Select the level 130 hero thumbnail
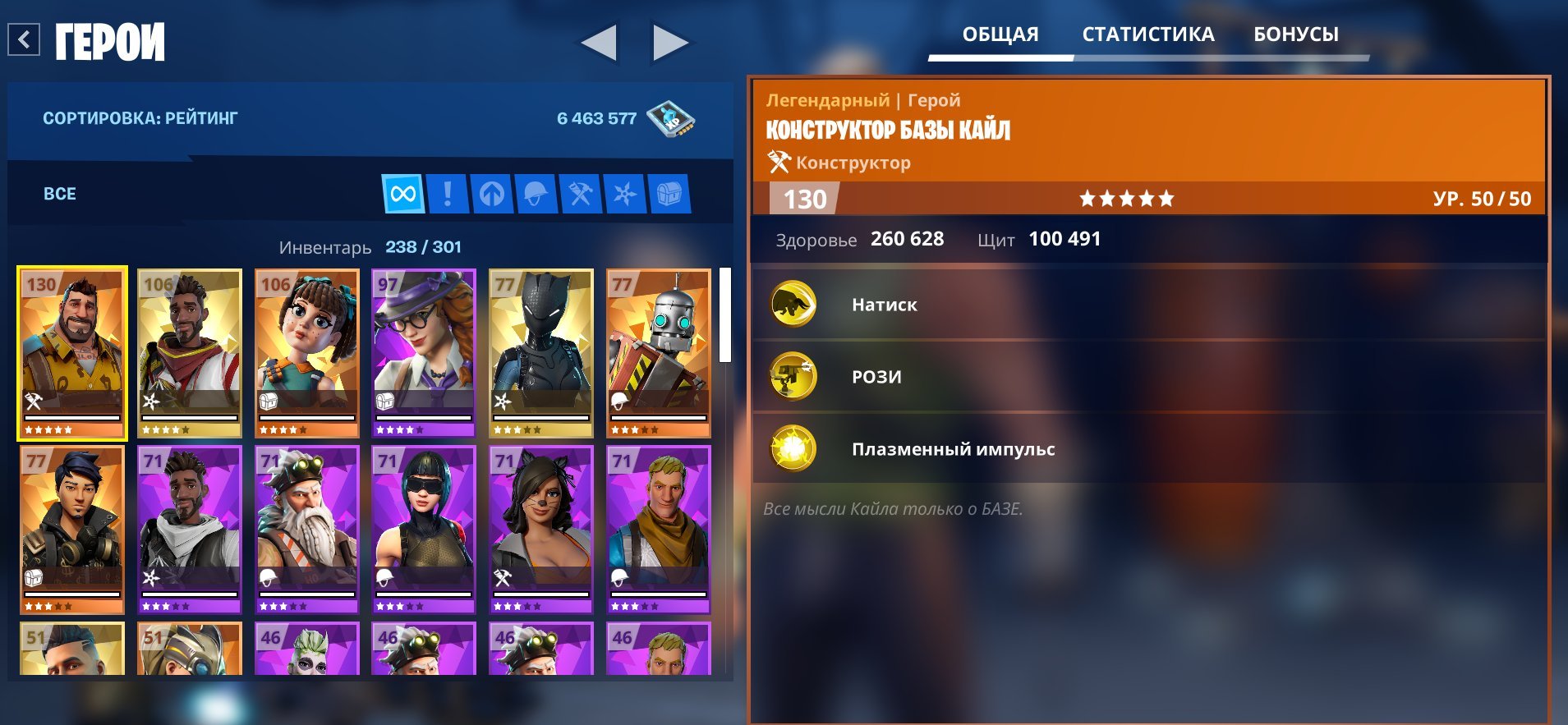This screenshot has height=725, width=1568. 71,353
